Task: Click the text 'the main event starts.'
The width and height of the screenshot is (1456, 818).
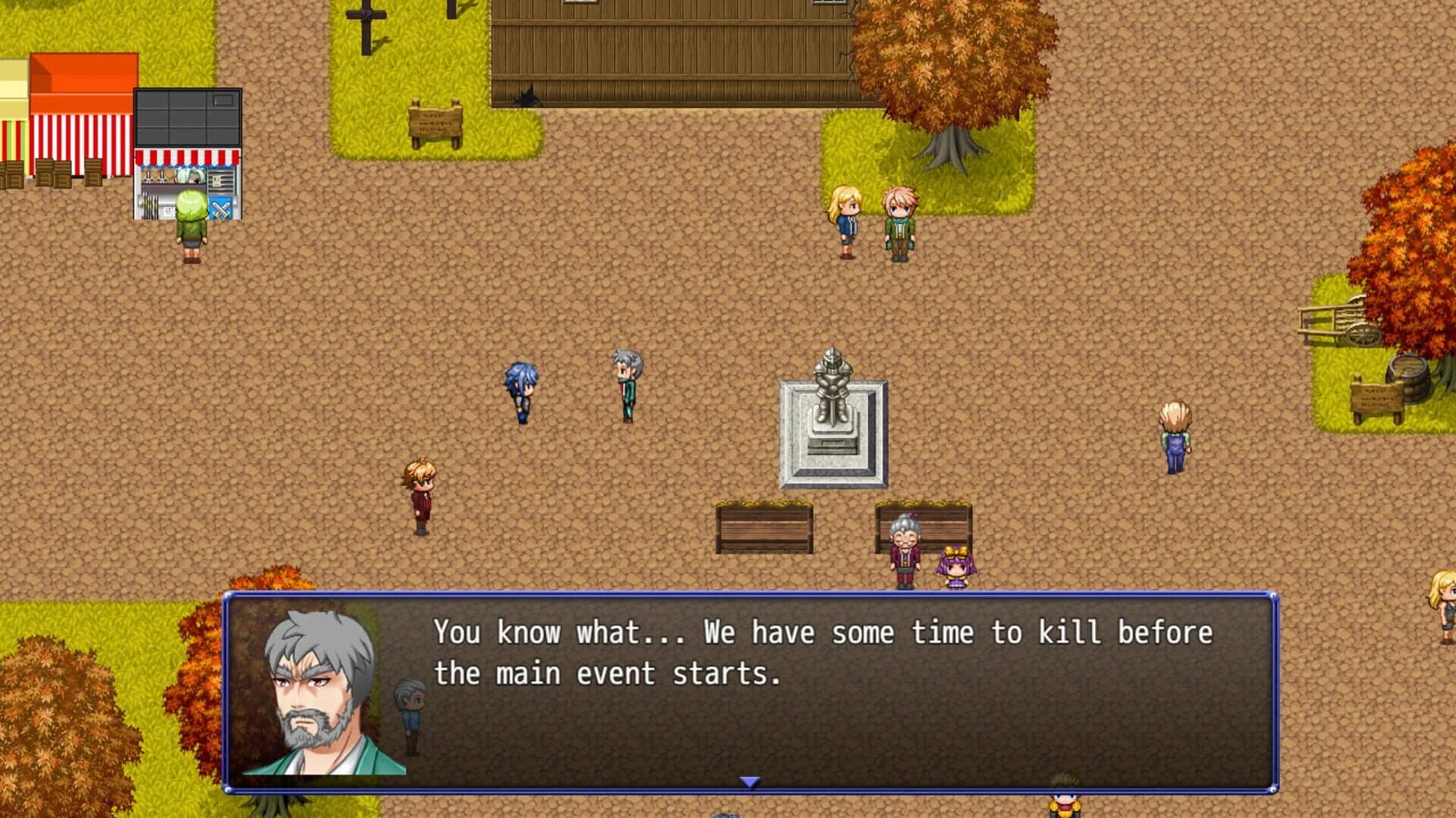Action: 607,673
